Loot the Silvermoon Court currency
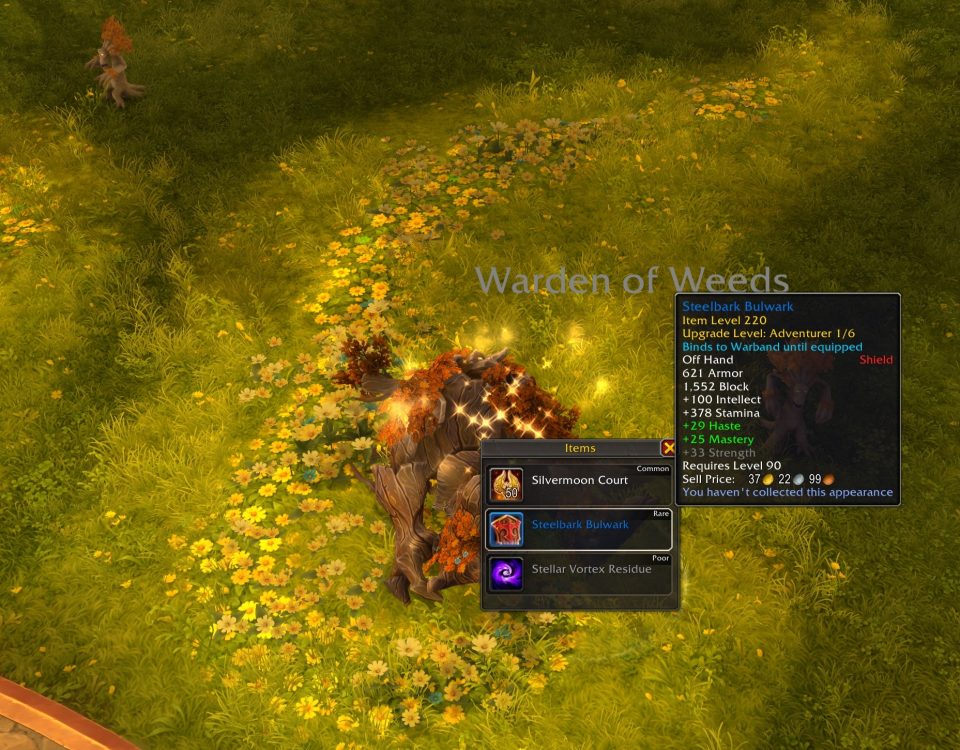The height and width of the screenshot is (750, 960). [x=579, y=484]
